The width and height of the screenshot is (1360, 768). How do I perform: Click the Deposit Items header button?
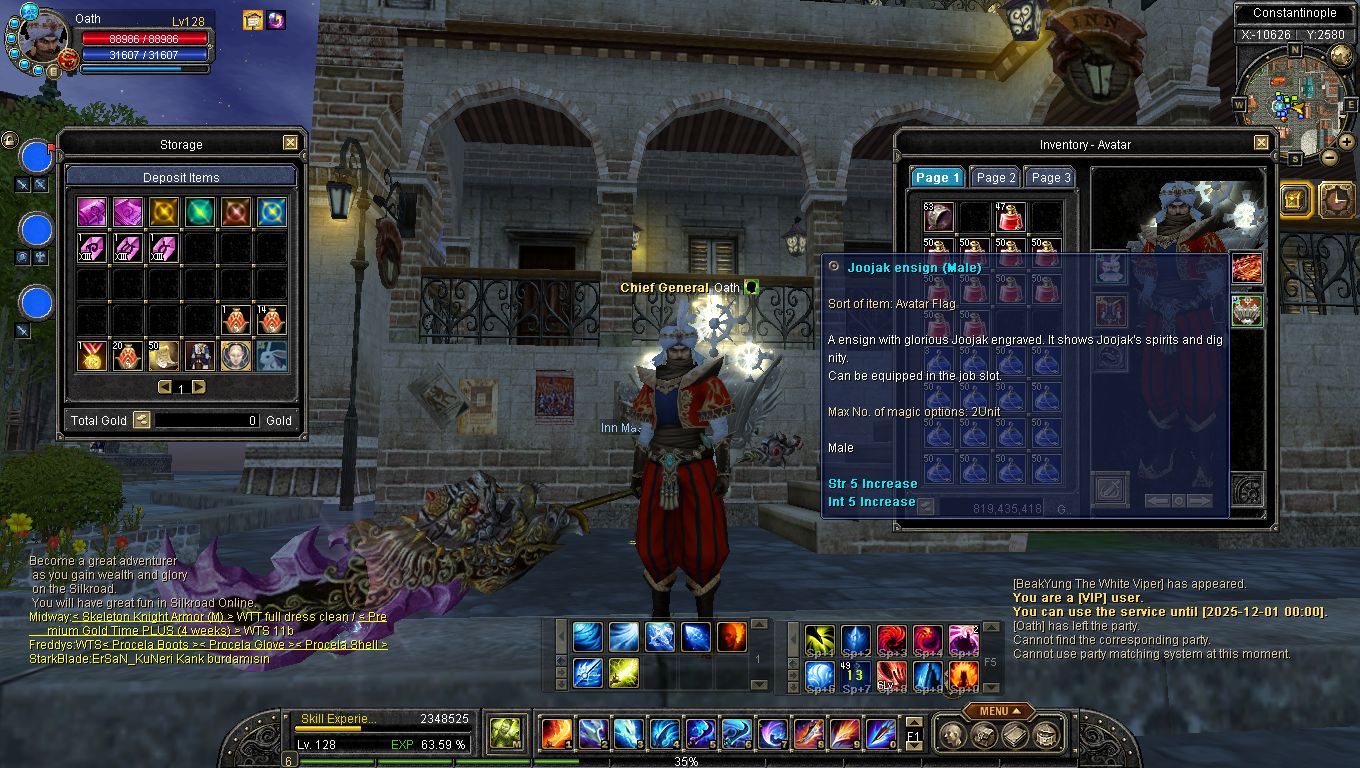(181, 177)
